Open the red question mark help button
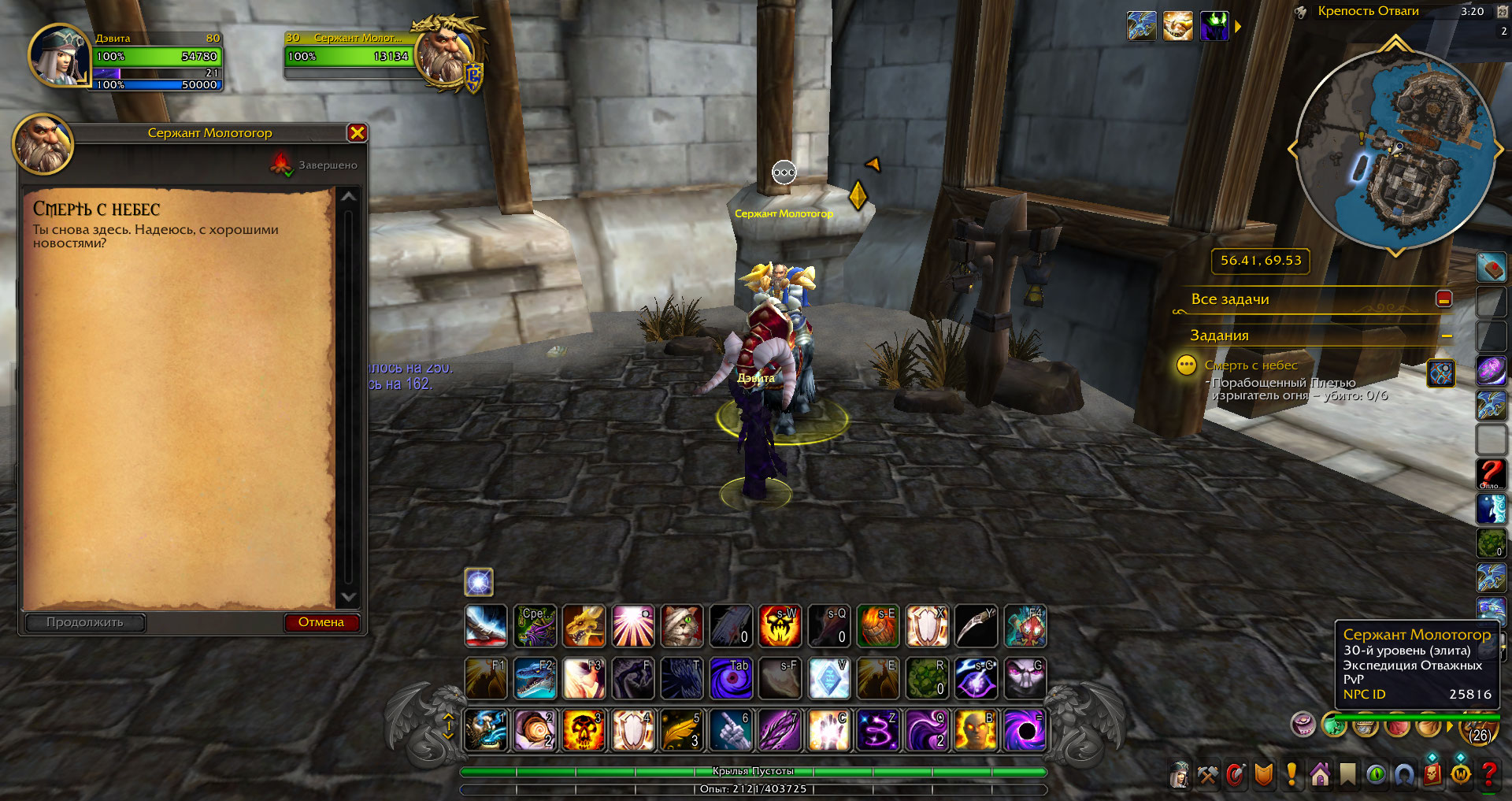The image size is (1512, 801). point(1488,776)
